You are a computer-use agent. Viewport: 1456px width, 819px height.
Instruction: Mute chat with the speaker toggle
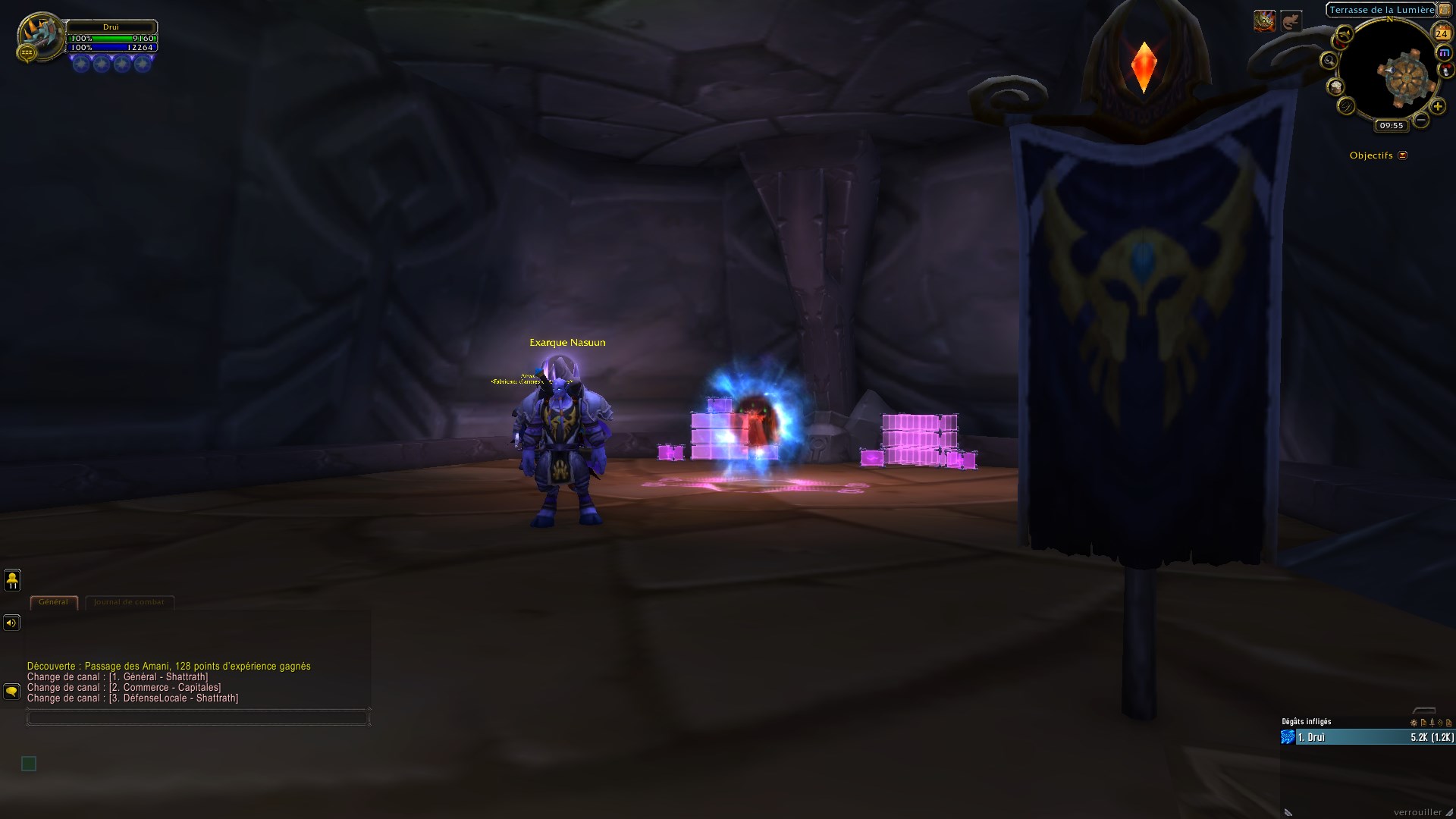click(x=11, y=622)
